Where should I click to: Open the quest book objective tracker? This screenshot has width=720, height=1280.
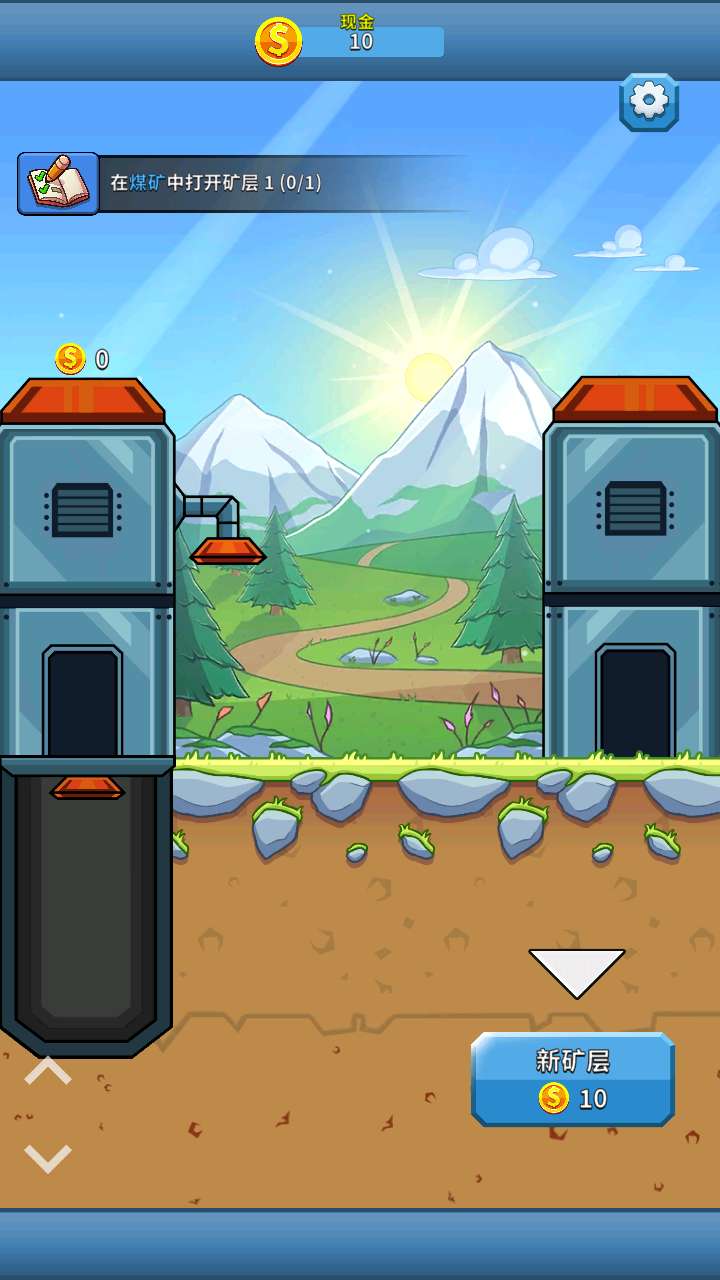point(58,184)
